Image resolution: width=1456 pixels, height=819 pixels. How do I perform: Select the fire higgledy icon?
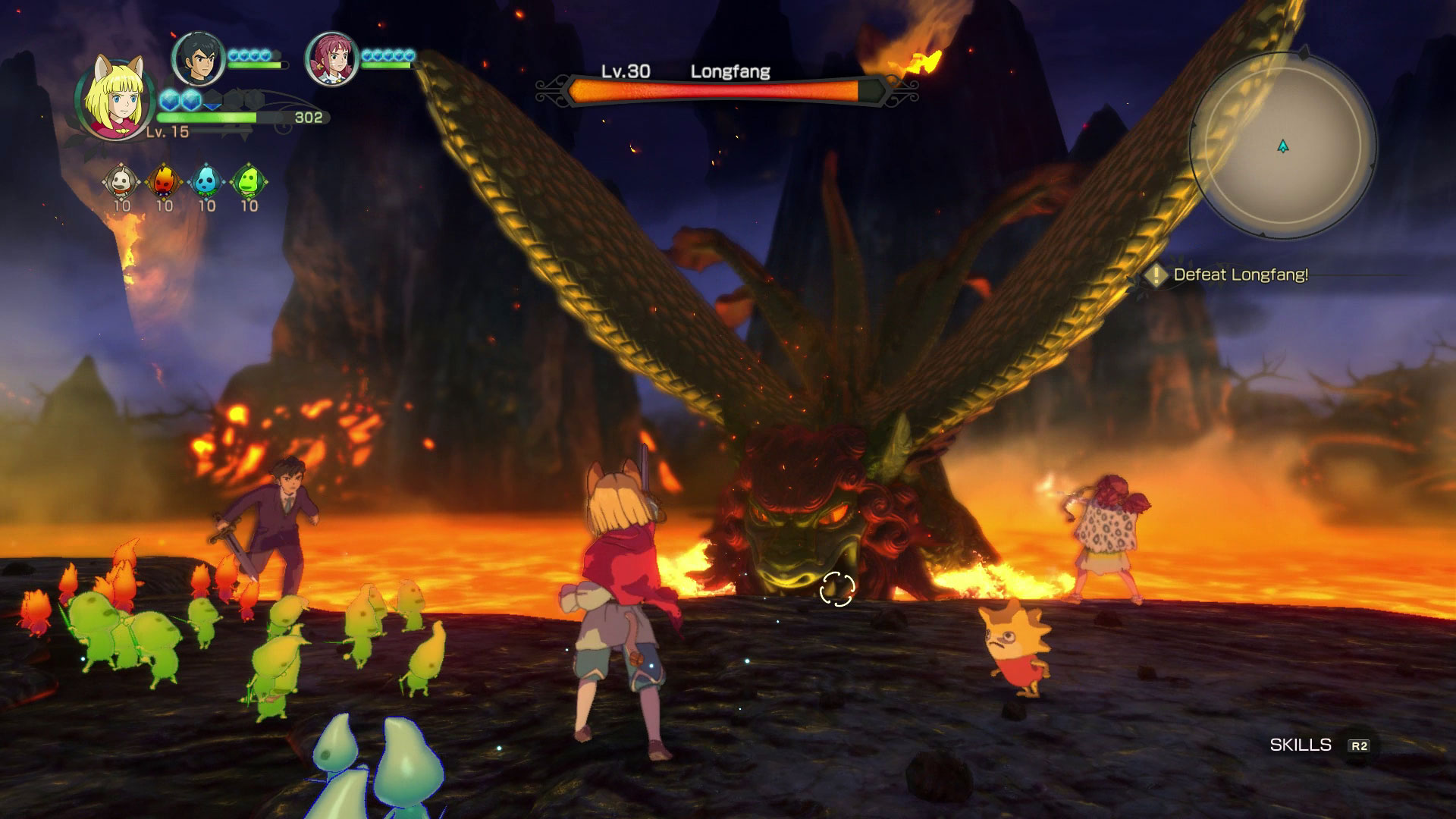pos(164,181)
